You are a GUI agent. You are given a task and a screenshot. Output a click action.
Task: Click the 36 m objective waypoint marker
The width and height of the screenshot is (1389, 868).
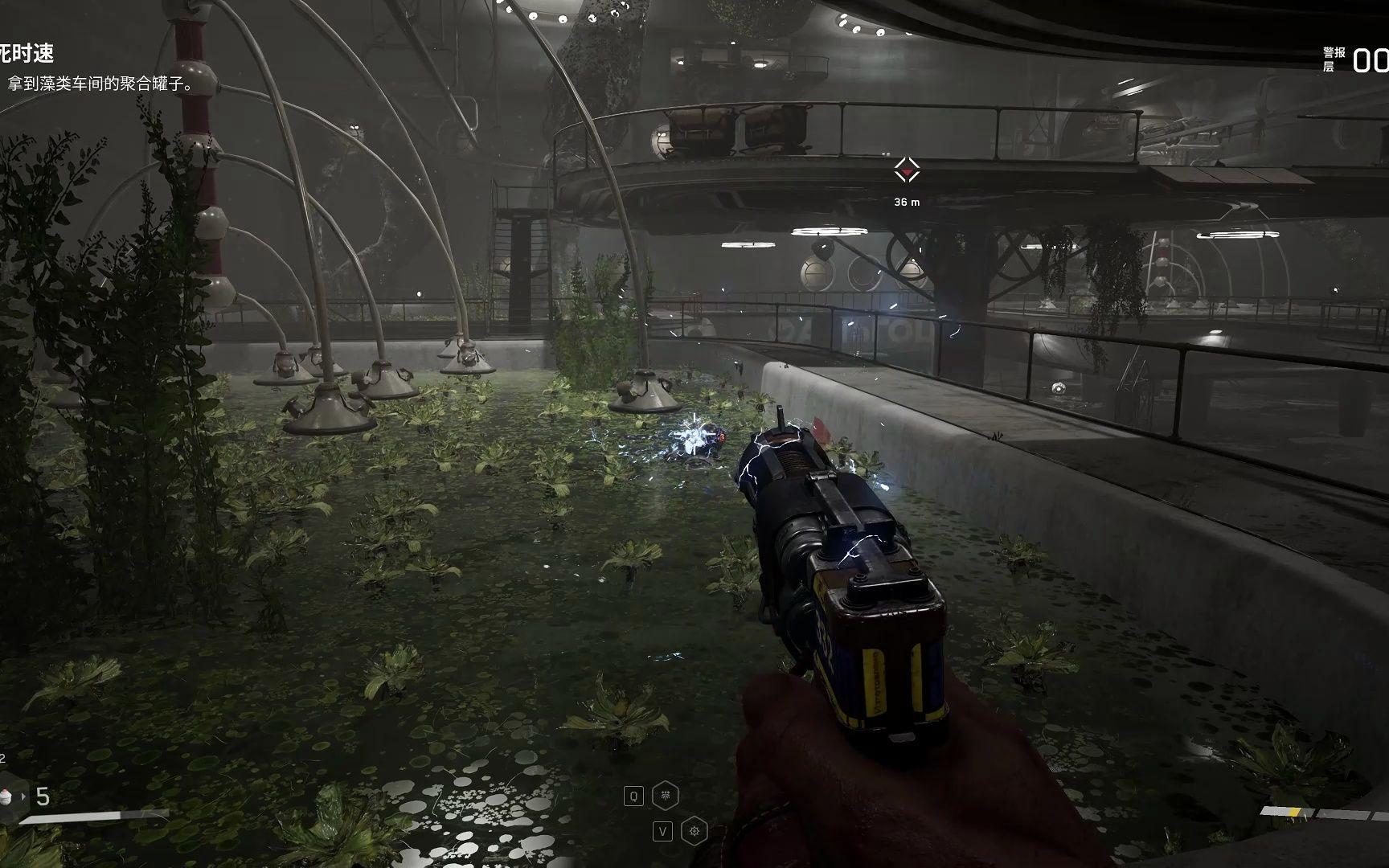[907, 170]
